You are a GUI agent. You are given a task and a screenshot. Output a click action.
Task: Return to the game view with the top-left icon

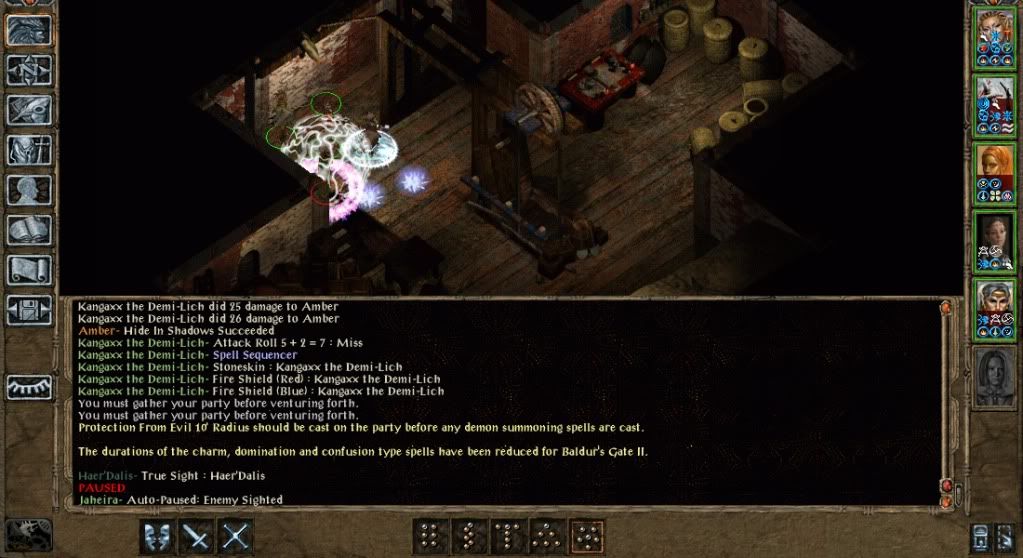click(x=30, y=29)
